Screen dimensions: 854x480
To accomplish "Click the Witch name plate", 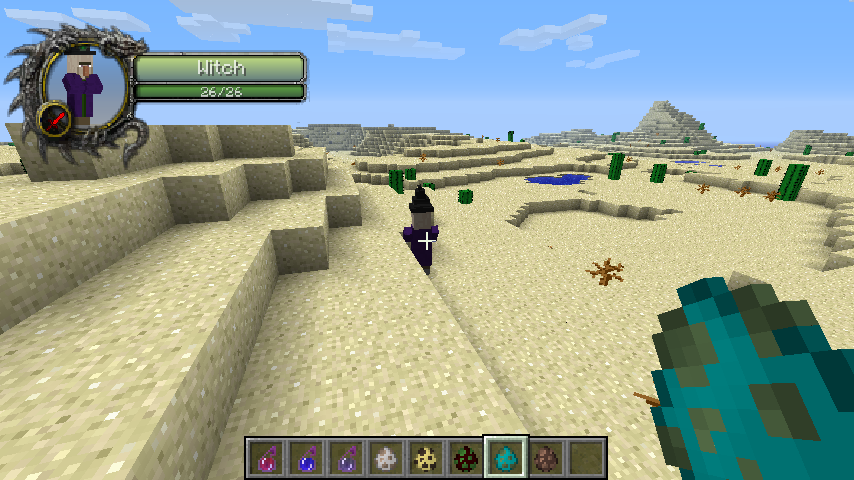I will click(219, 68).
